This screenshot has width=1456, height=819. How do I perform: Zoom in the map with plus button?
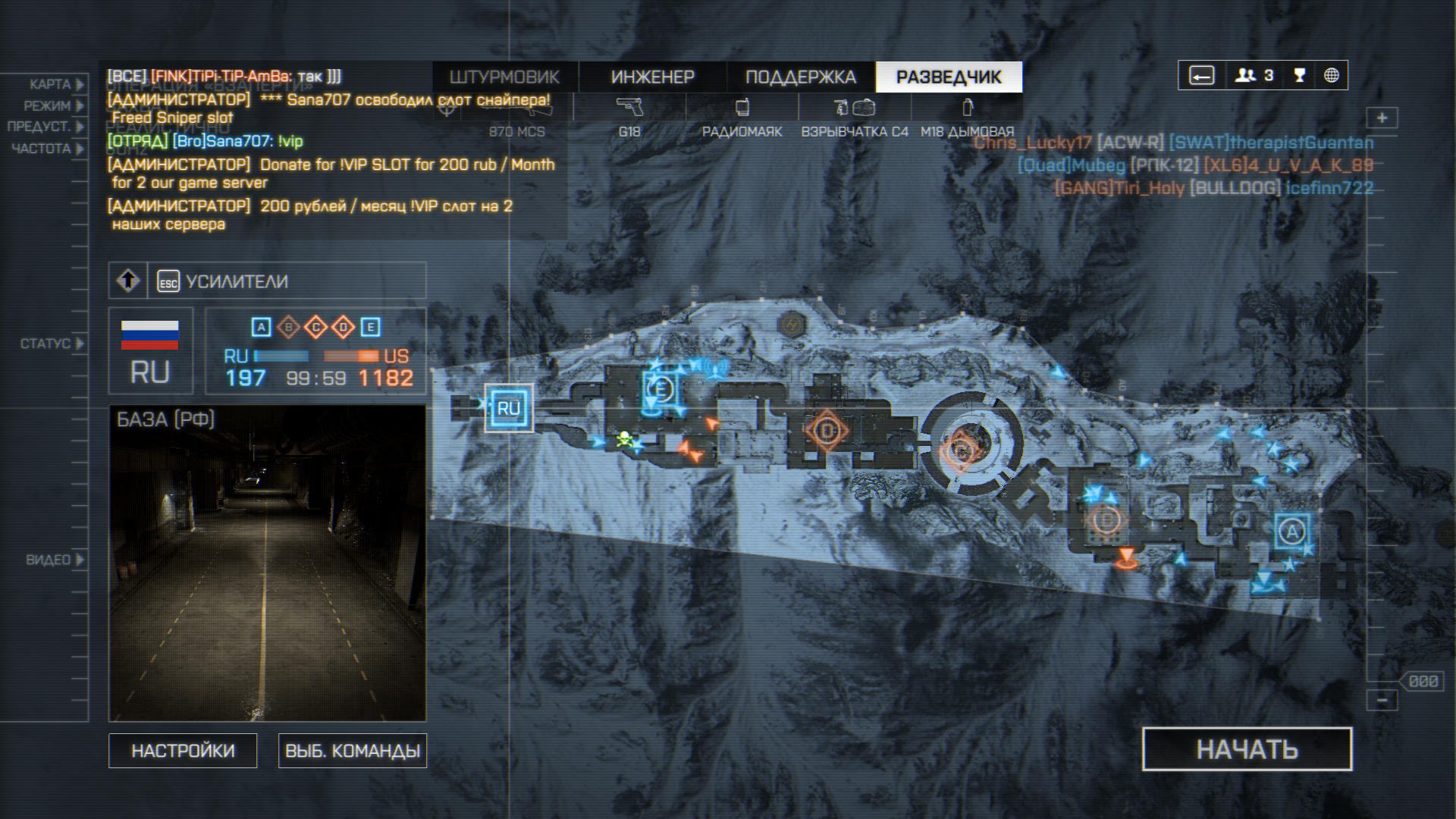[1382, 118]
